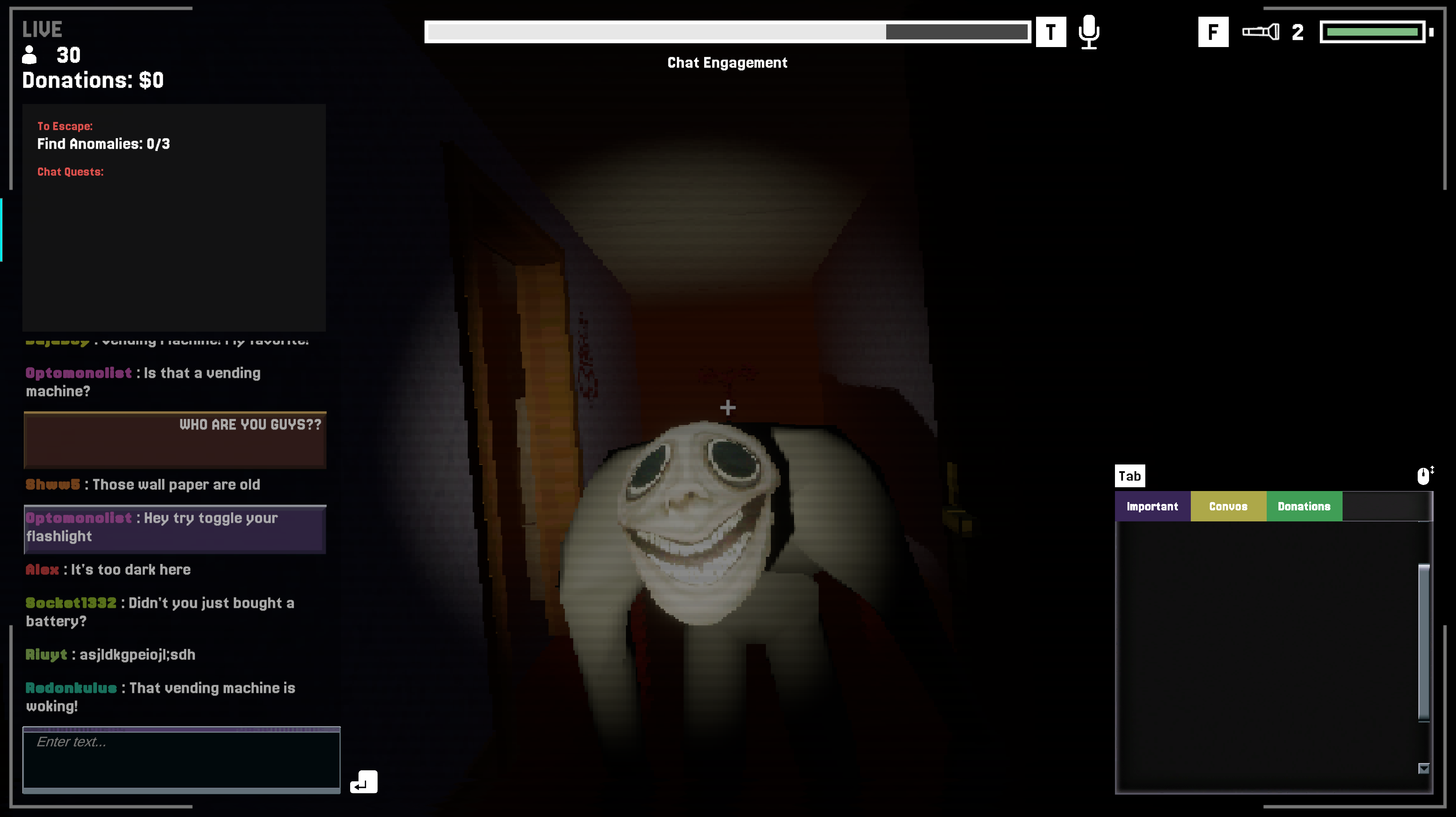Send the chat message with enter arrow button

point(363,782)
